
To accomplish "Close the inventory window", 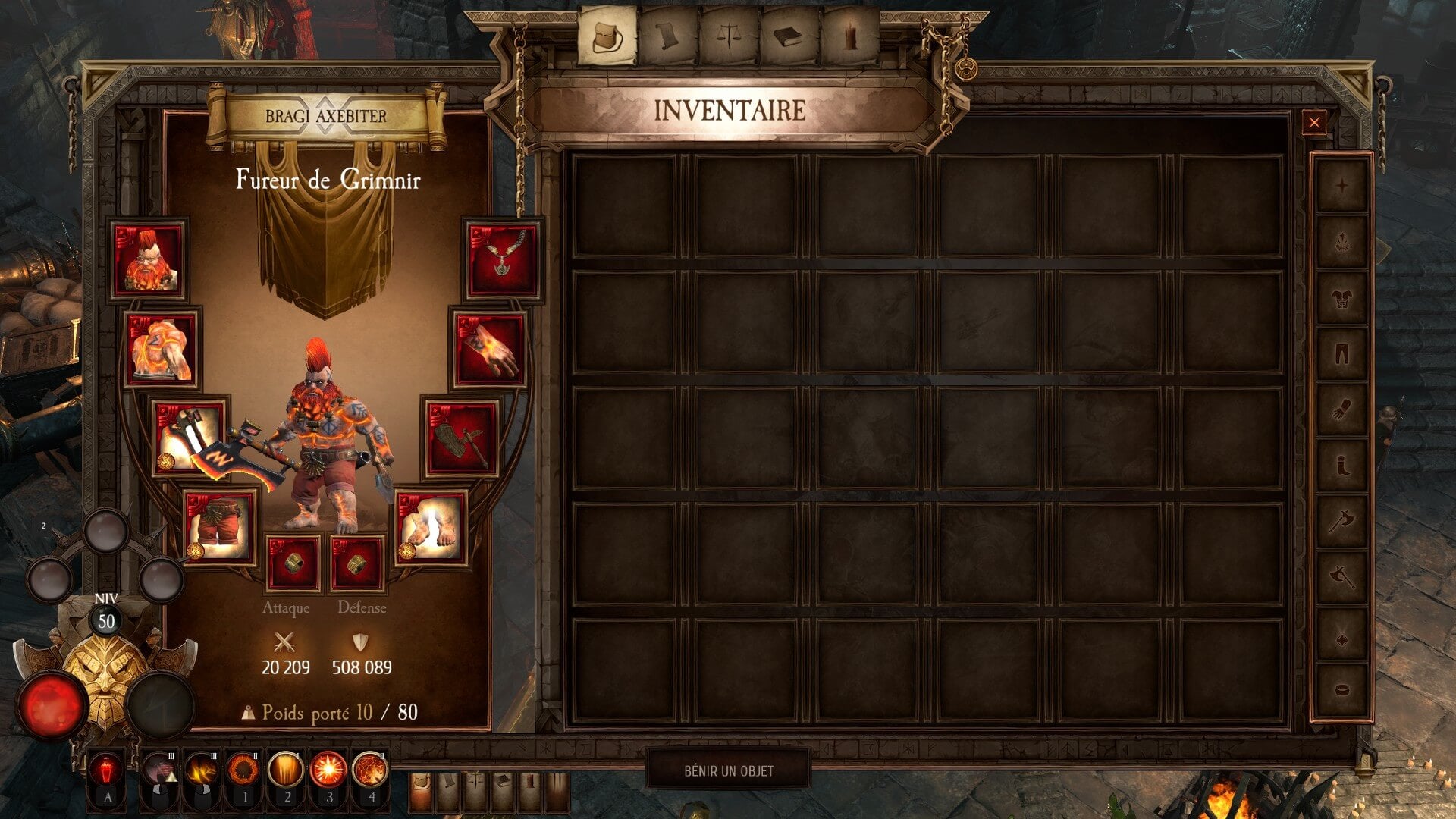I will pos(1314,122).
